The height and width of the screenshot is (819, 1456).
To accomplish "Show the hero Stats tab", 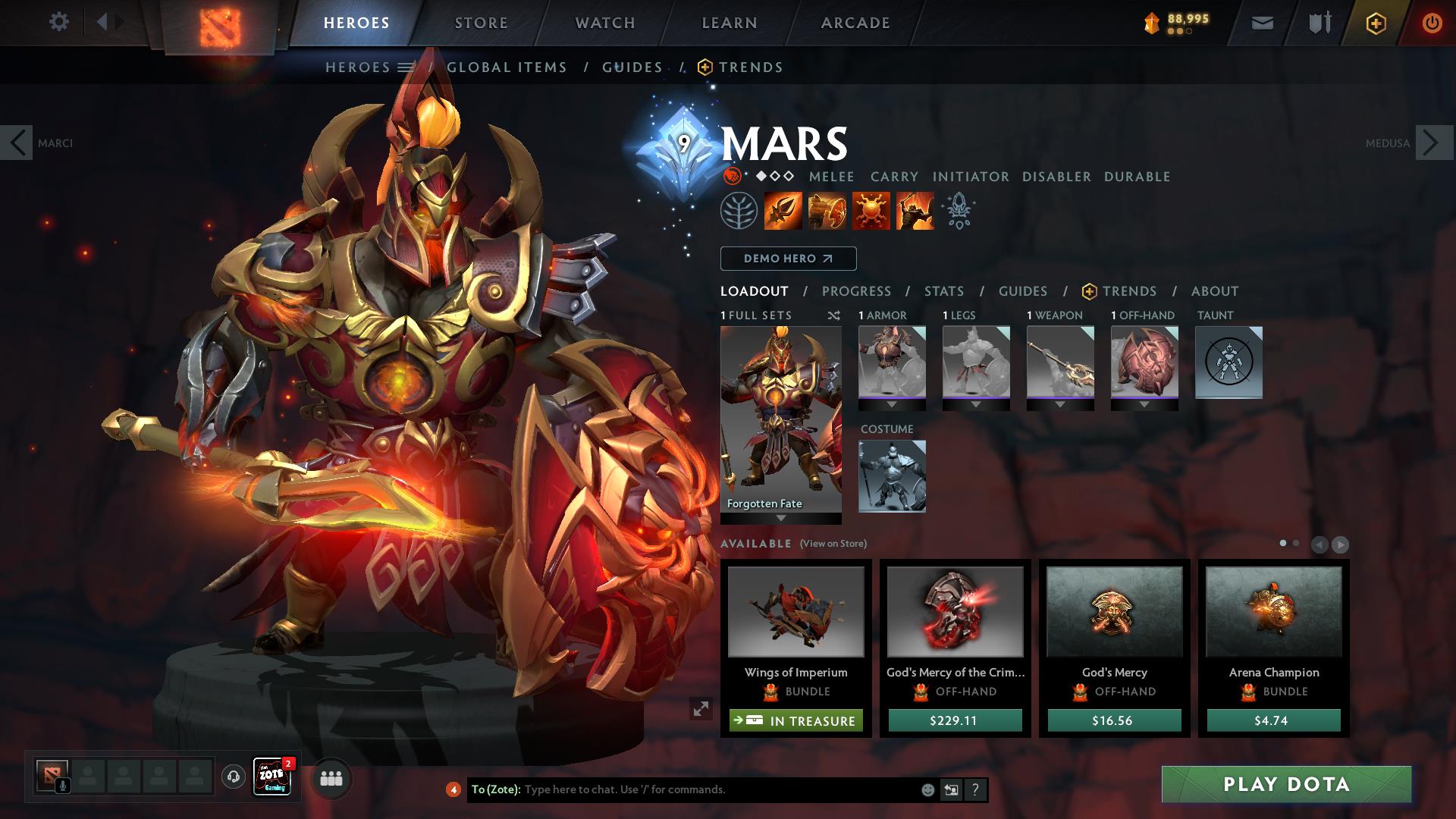I will pyautogui.click(x=943, y=291).
